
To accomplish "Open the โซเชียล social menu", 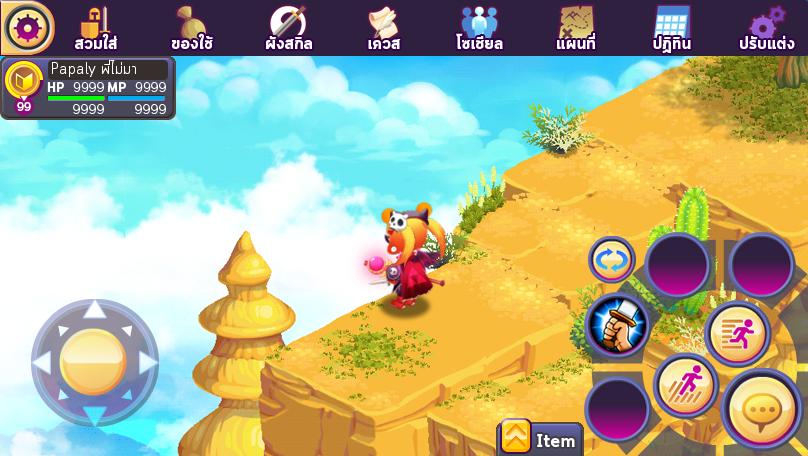I will [x=479, y=28].
